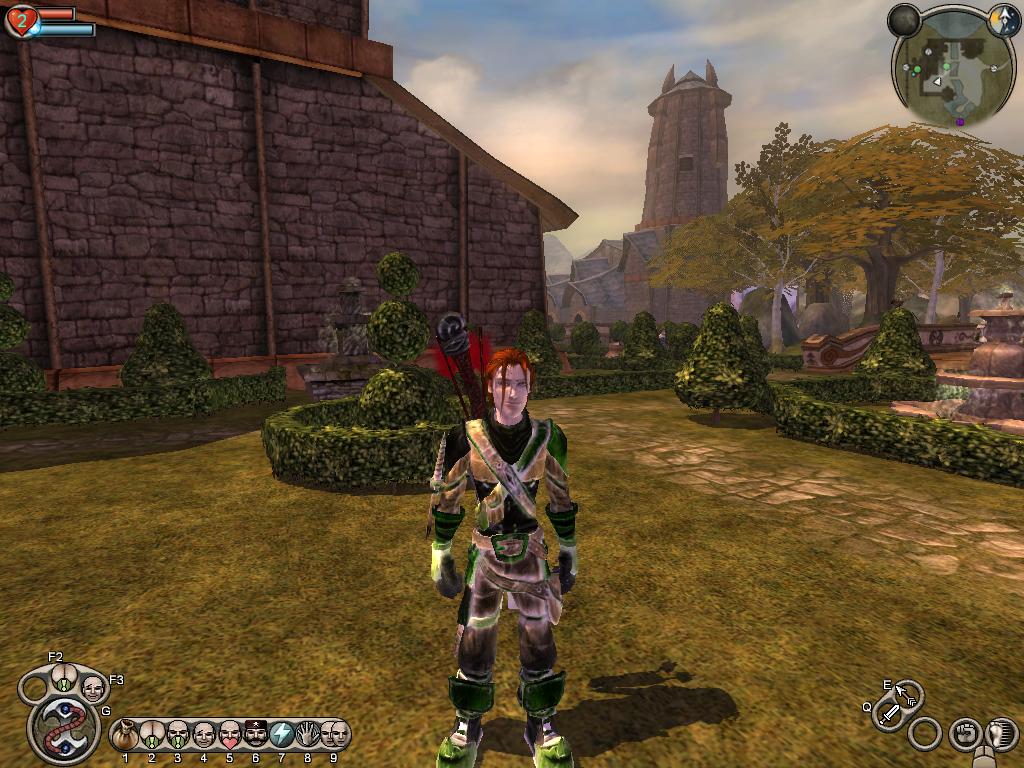
Task: Use the fart expression in hotbar slot 2
Action: pyautogui.click(x=152, y=736)
